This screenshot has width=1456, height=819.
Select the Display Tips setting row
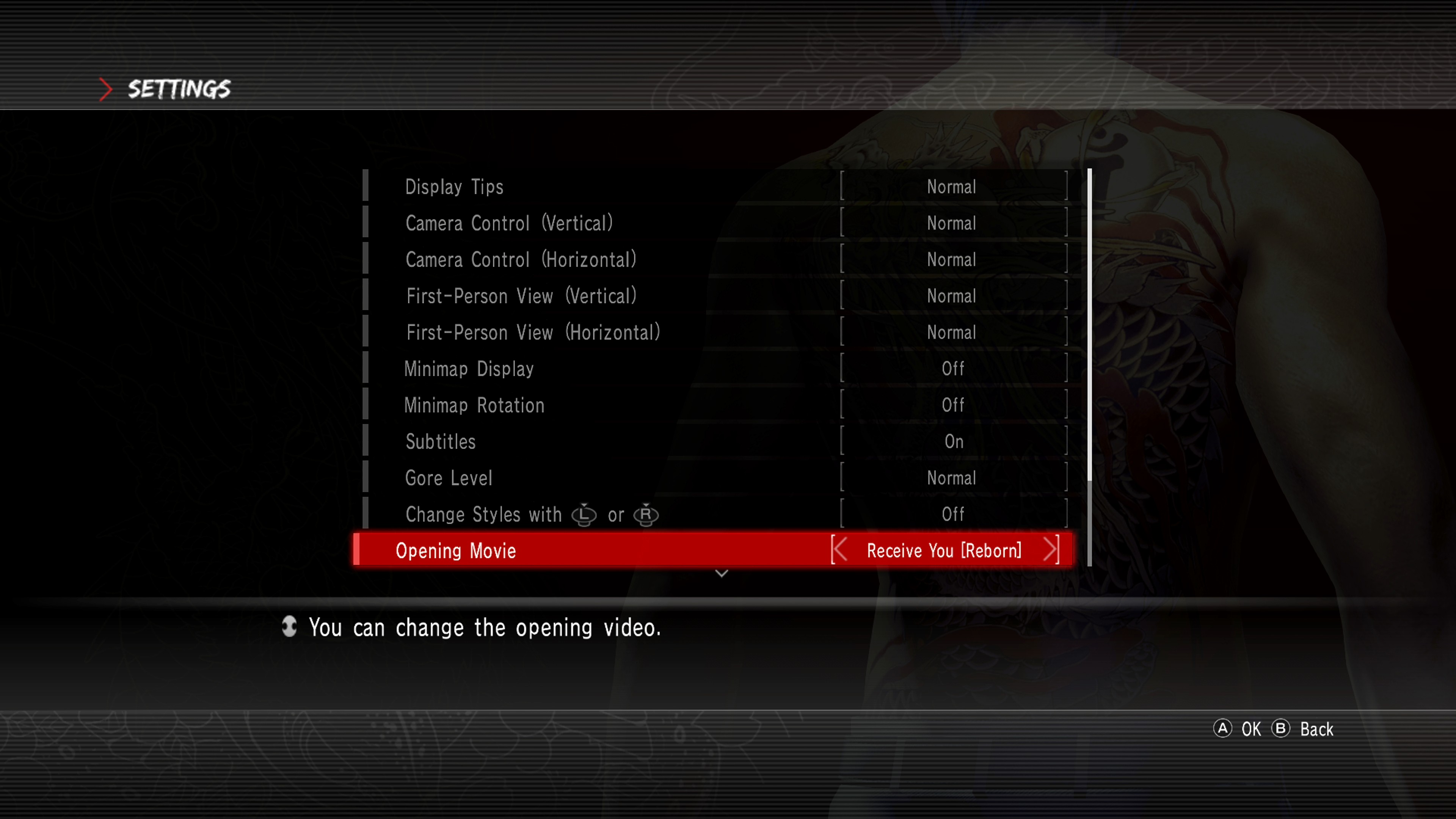click(454, 187)
